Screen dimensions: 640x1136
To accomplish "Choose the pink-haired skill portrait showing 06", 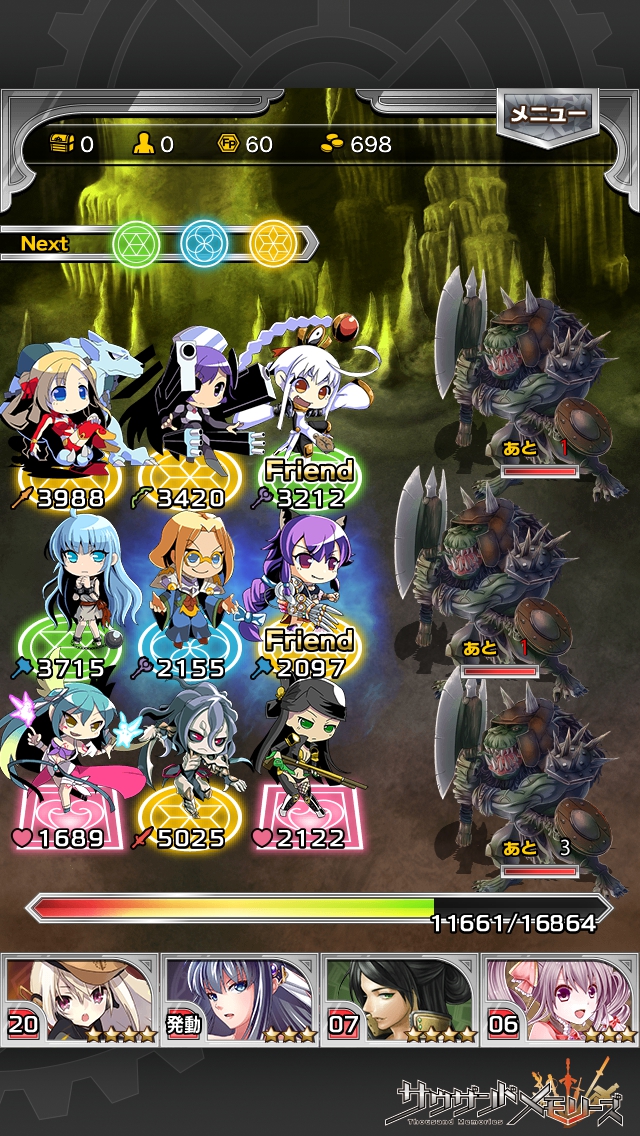I will [560, 998].
